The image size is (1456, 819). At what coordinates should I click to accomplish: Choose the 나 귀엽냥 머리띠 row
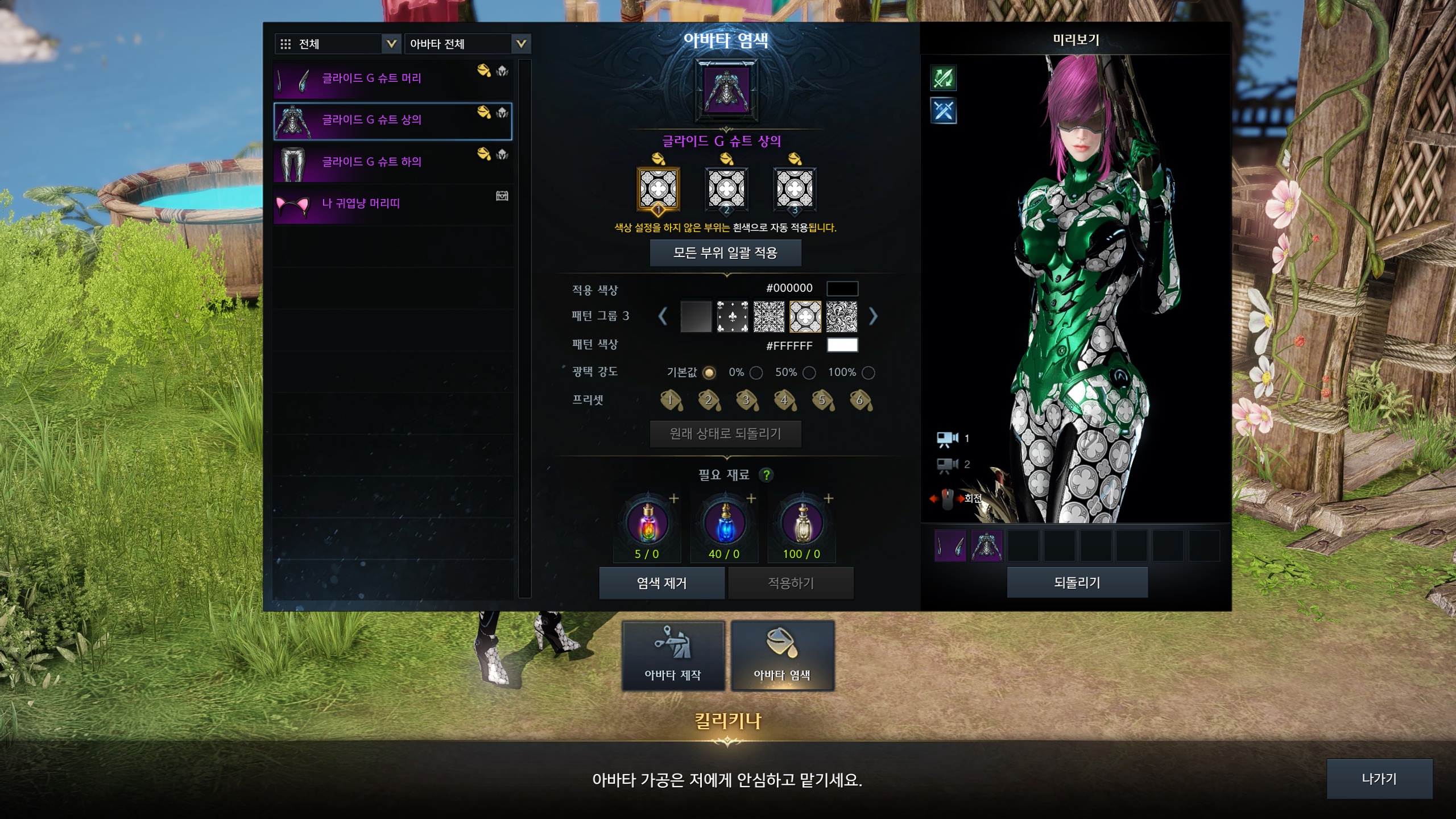point(392,204)
